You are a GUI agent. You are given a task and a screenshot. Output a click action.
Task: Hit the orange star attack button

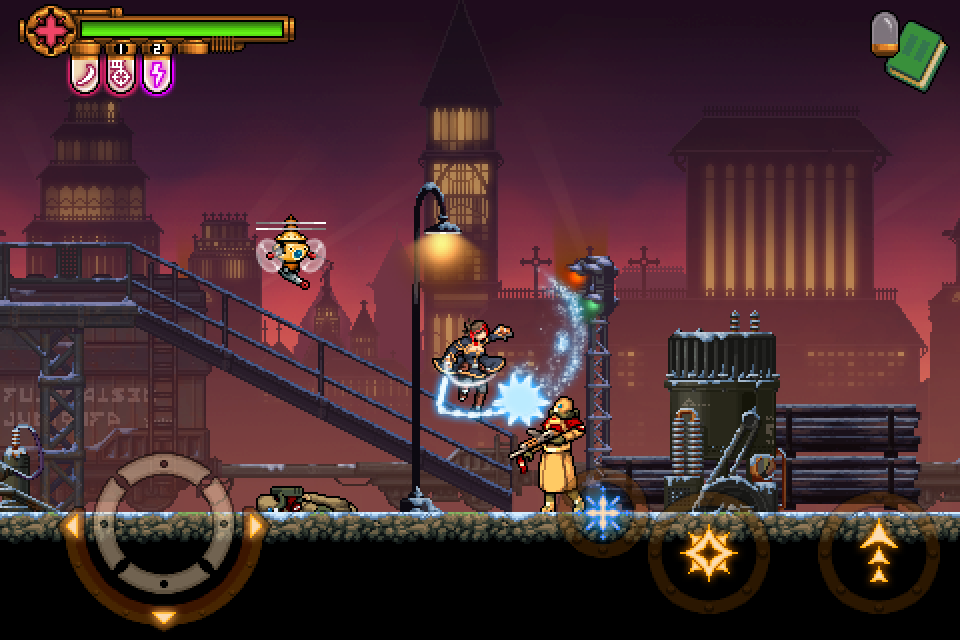coord(708,551)
